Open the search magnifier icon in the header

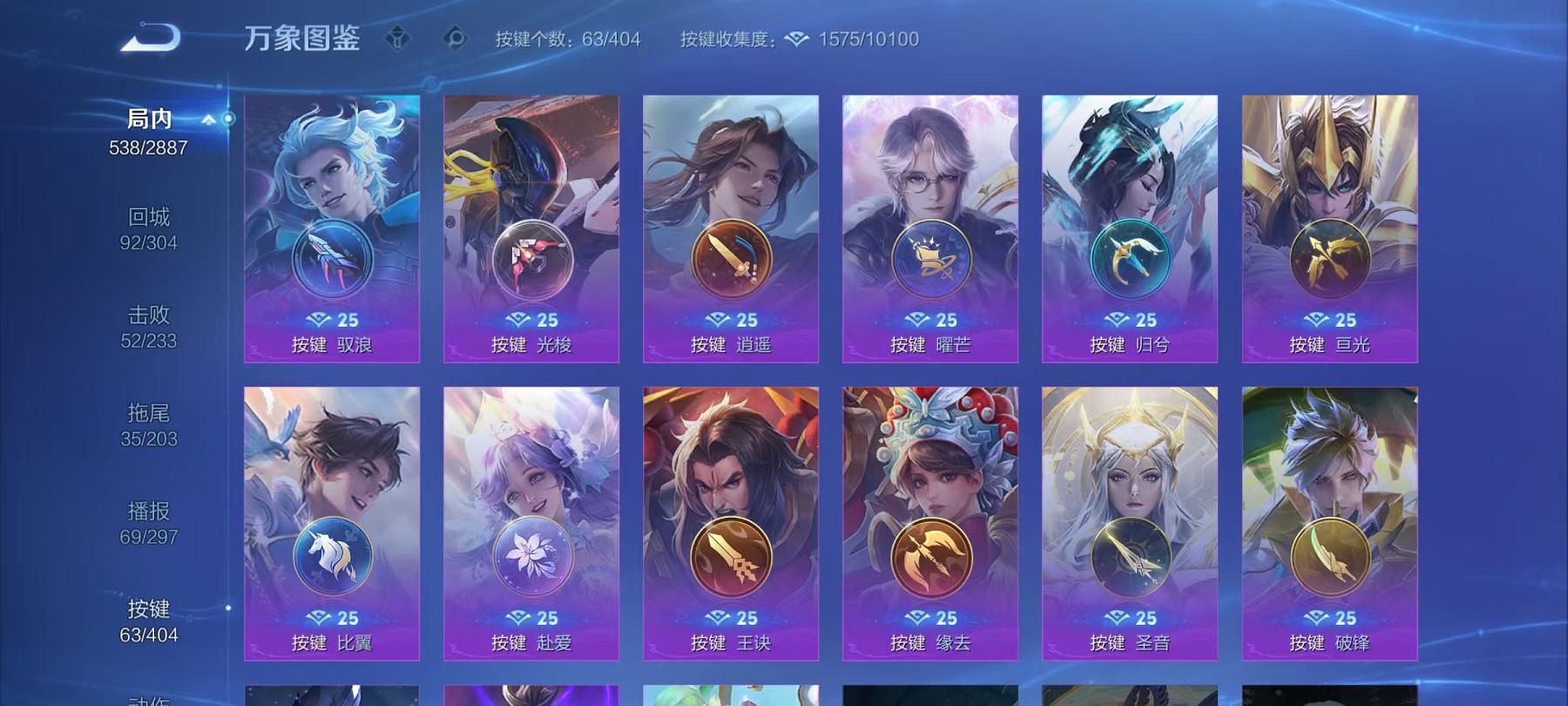click(456, 37)
